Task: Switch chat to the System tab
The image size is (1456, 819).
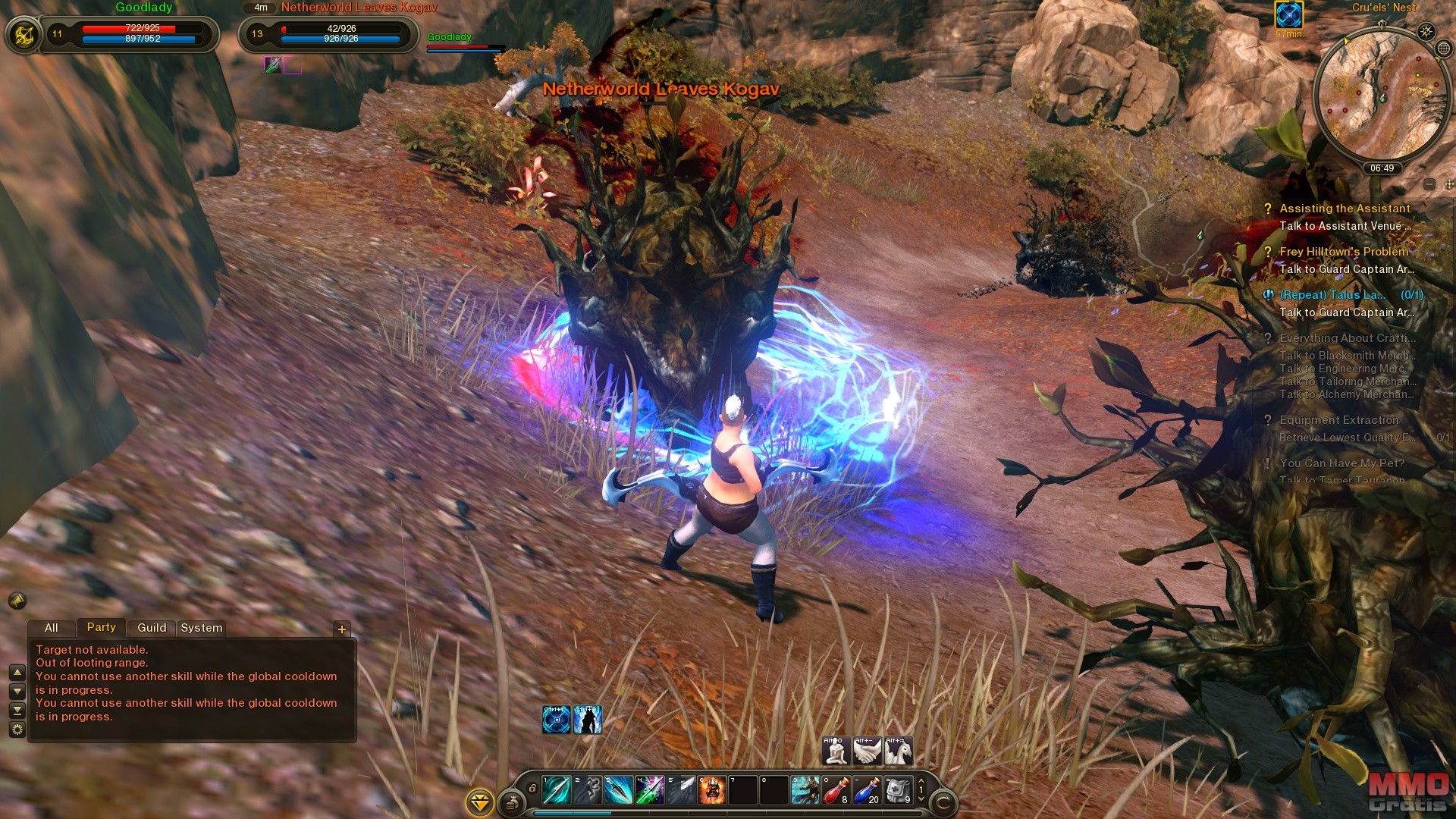Action: click(x=202, y=628)
